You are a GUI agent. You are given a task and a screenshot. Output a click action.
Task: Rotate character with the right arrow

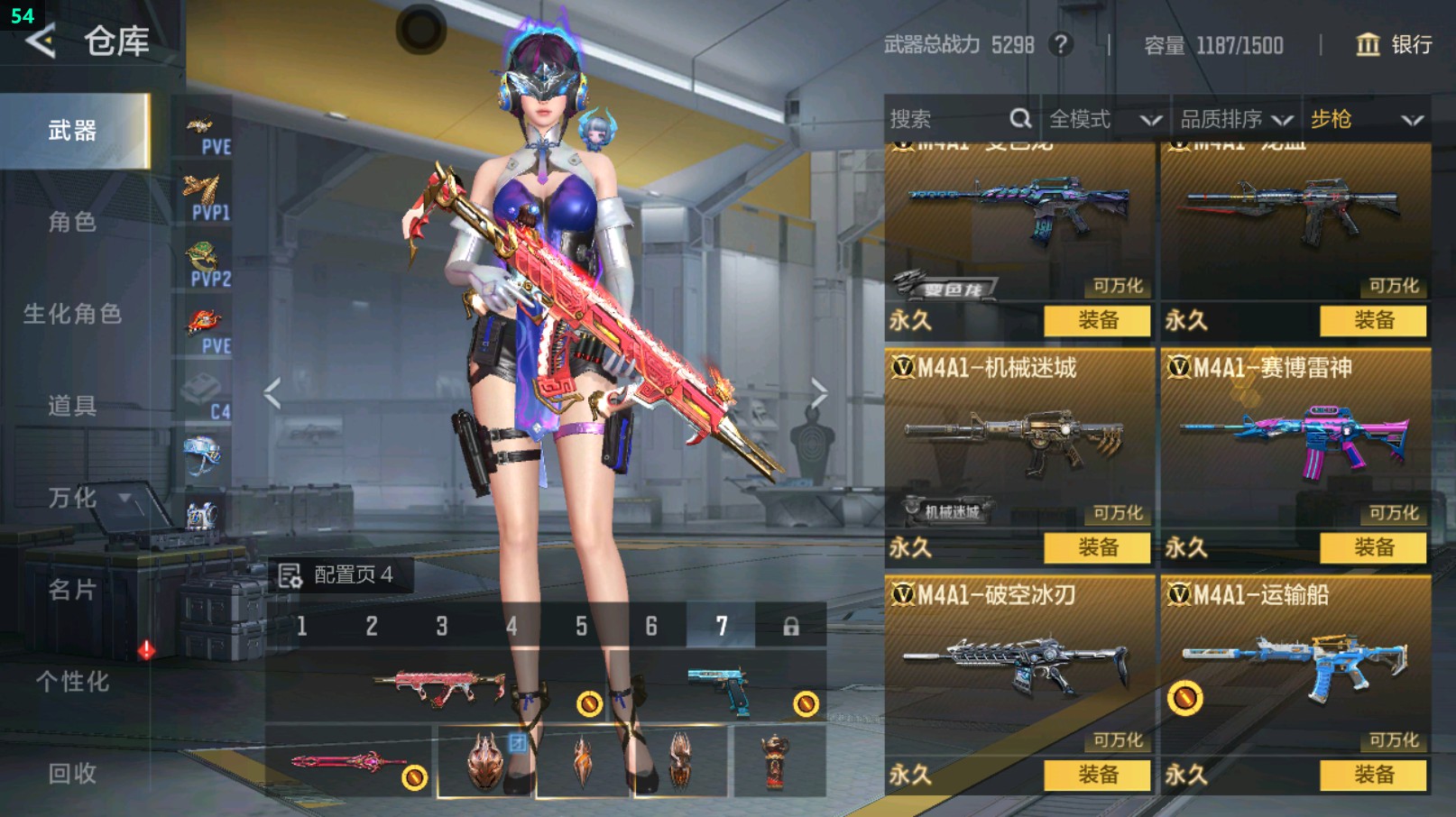pos(818,393)
